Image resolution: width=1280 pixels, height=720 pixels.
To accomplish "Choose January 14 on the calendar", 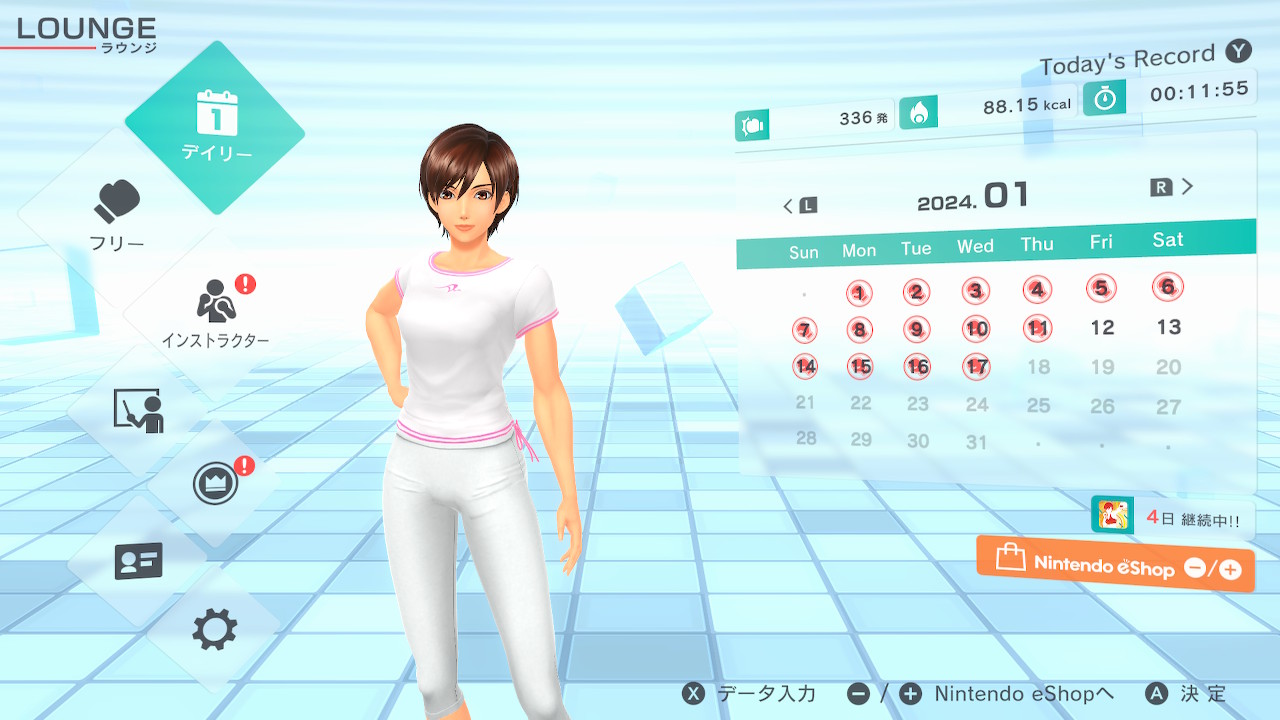I will [x=805, y=367].
